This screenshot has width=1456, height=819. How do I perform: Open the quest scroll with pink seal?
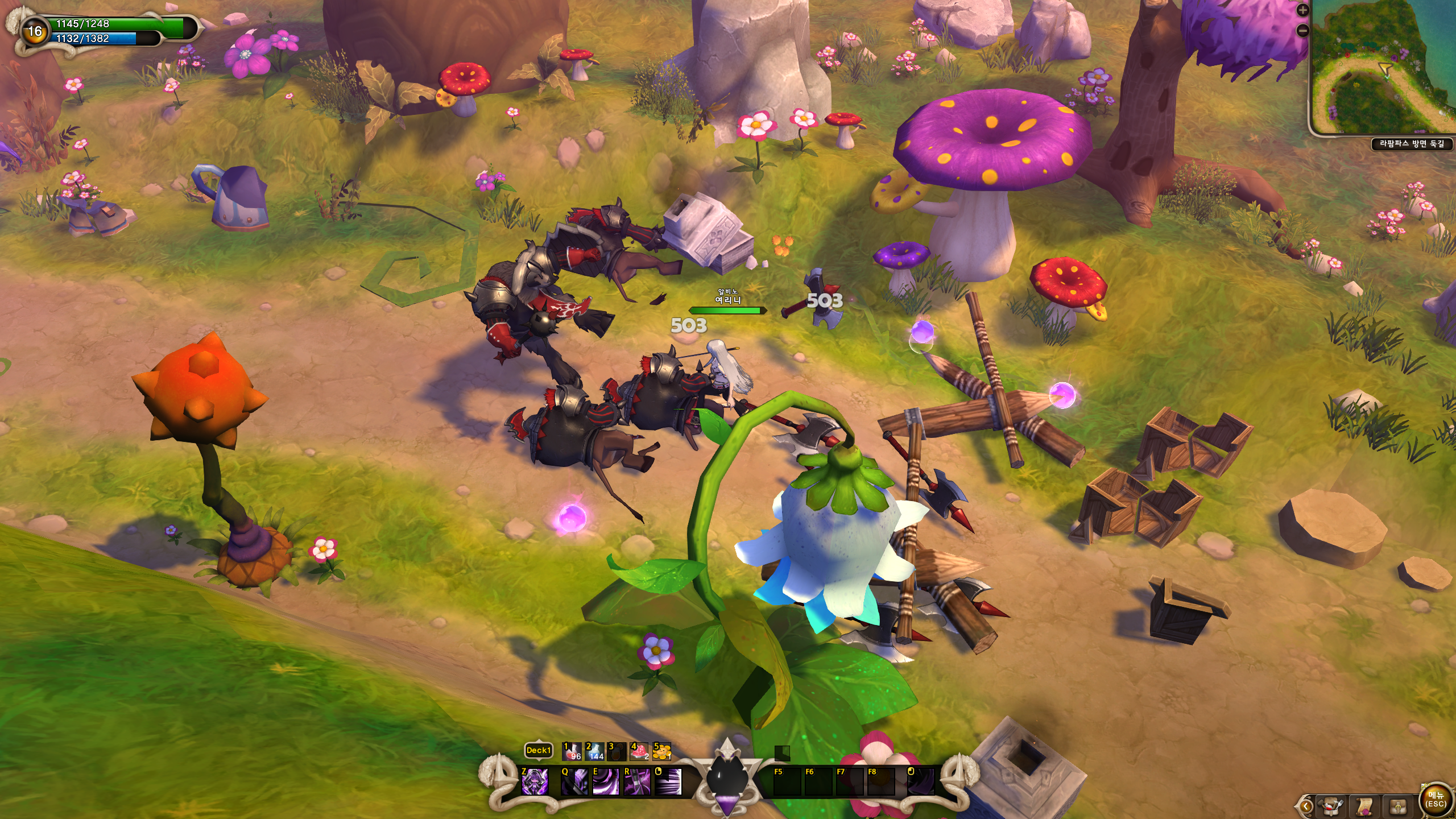1364,806
